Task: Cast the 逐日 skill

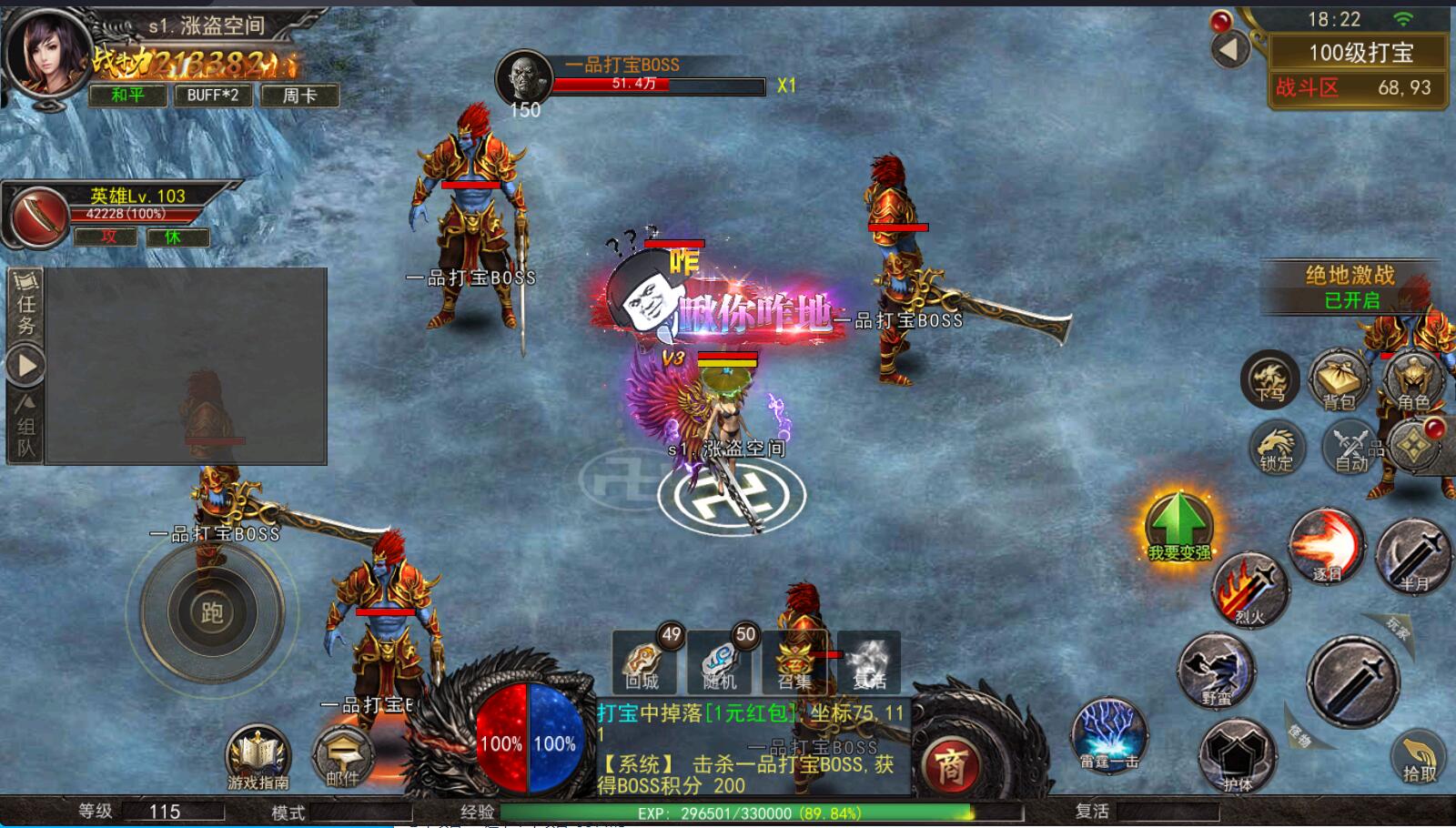Action: (1327, 546)
